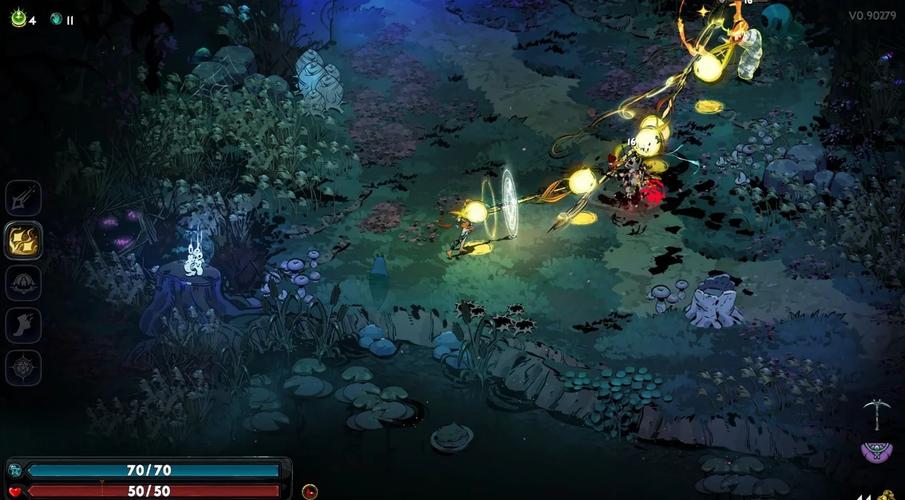Click the pickaxe gathering tool icon
This screenshot has height=500, width=905.
[875, 413]
